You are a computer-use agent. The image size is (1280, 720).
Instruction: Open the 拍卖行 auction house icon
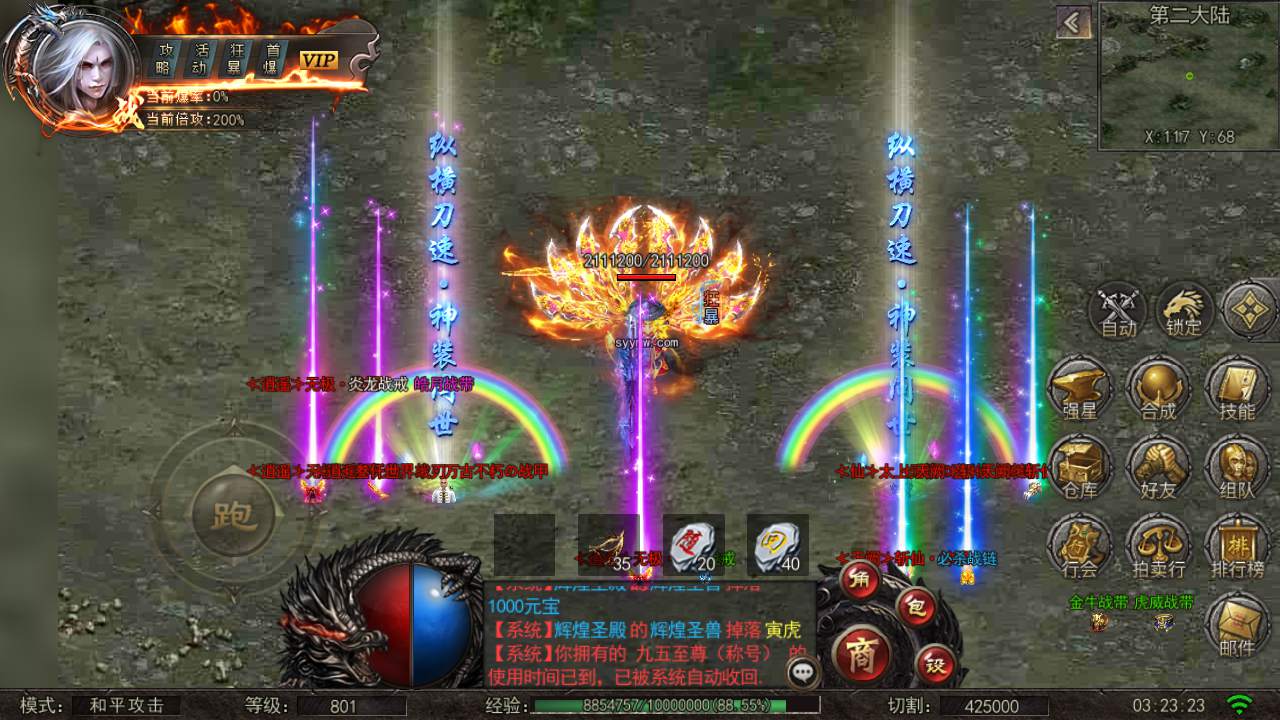1160,546
